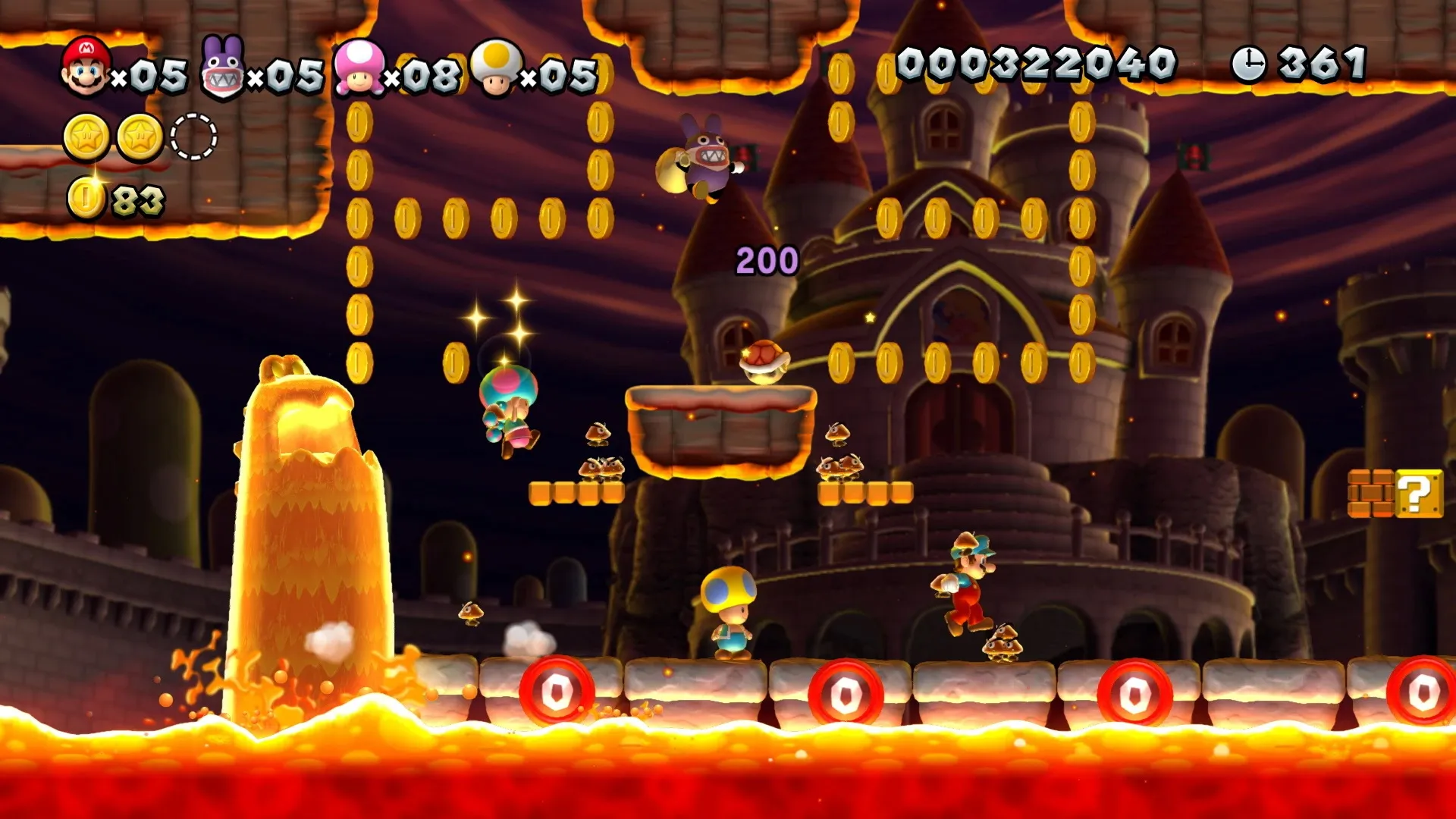This screenshot has height=819, width=1456.
Task: Click the gold coin counter icon
Action: 86,199
